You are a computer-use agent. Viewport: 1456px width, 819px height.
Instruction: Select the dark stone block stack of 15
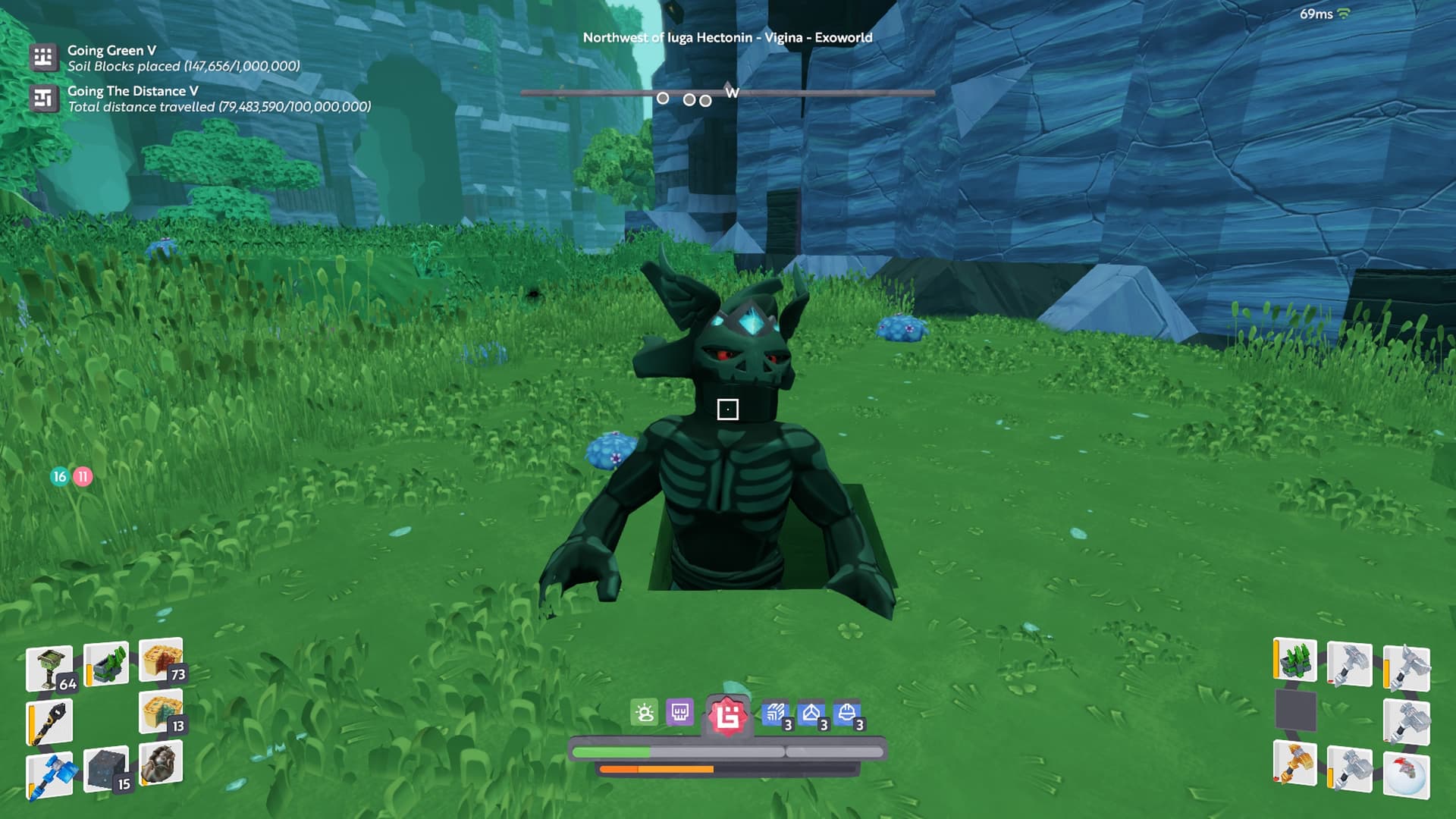pos(106,769)
